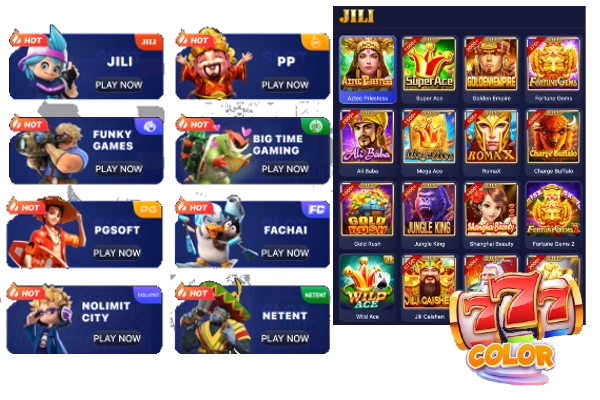Play now on the JILI provider
Screen dimensions: 600x400
click(x=118, y=85)
